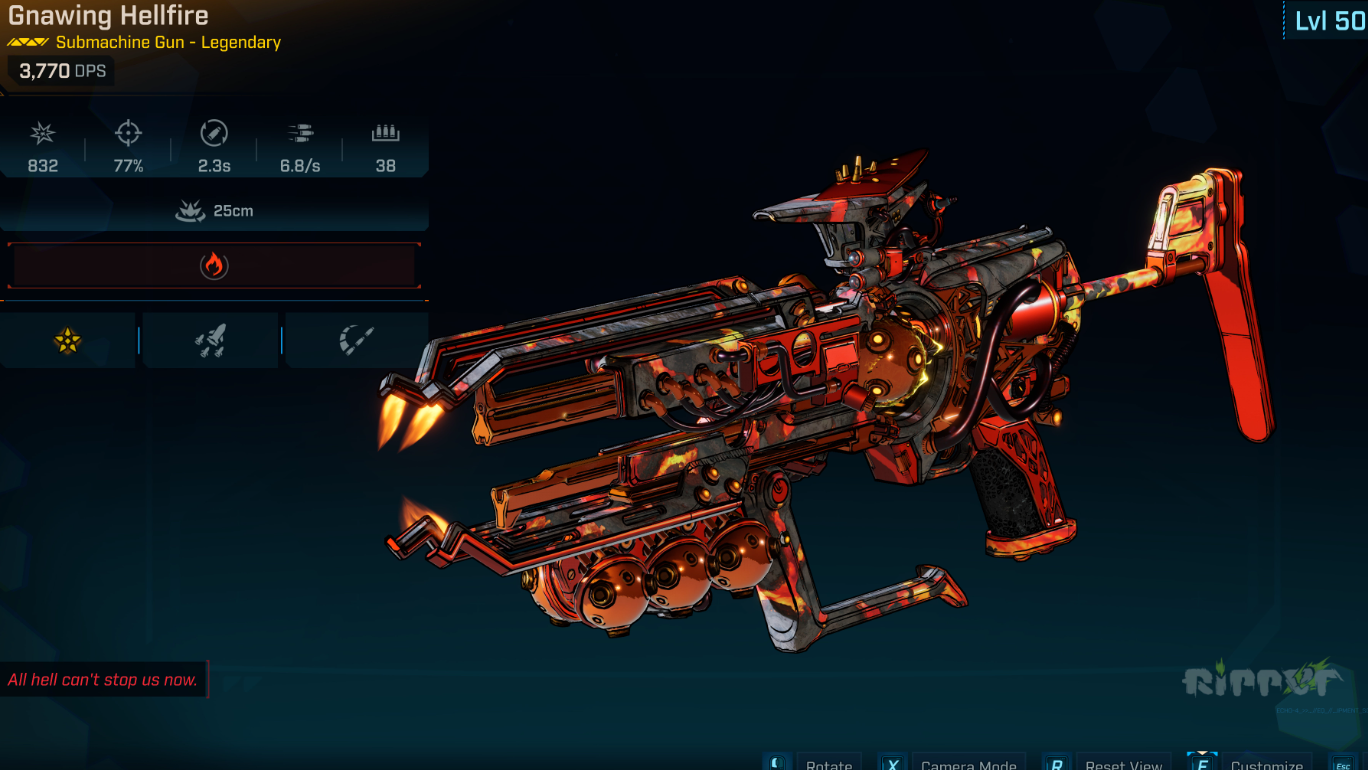Select the yellow star legendary perk icon

coord(68,341)
